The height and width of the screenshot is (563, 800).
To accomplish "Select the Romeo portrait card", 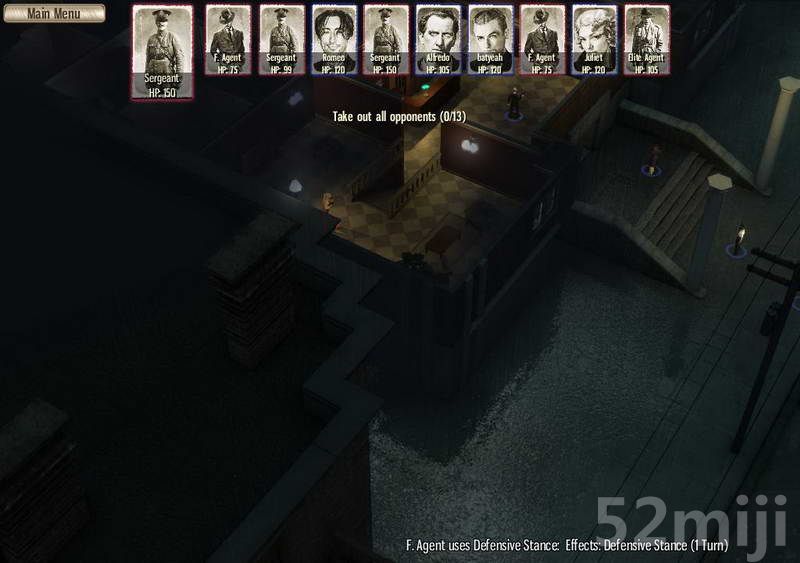I will [334, 39].
